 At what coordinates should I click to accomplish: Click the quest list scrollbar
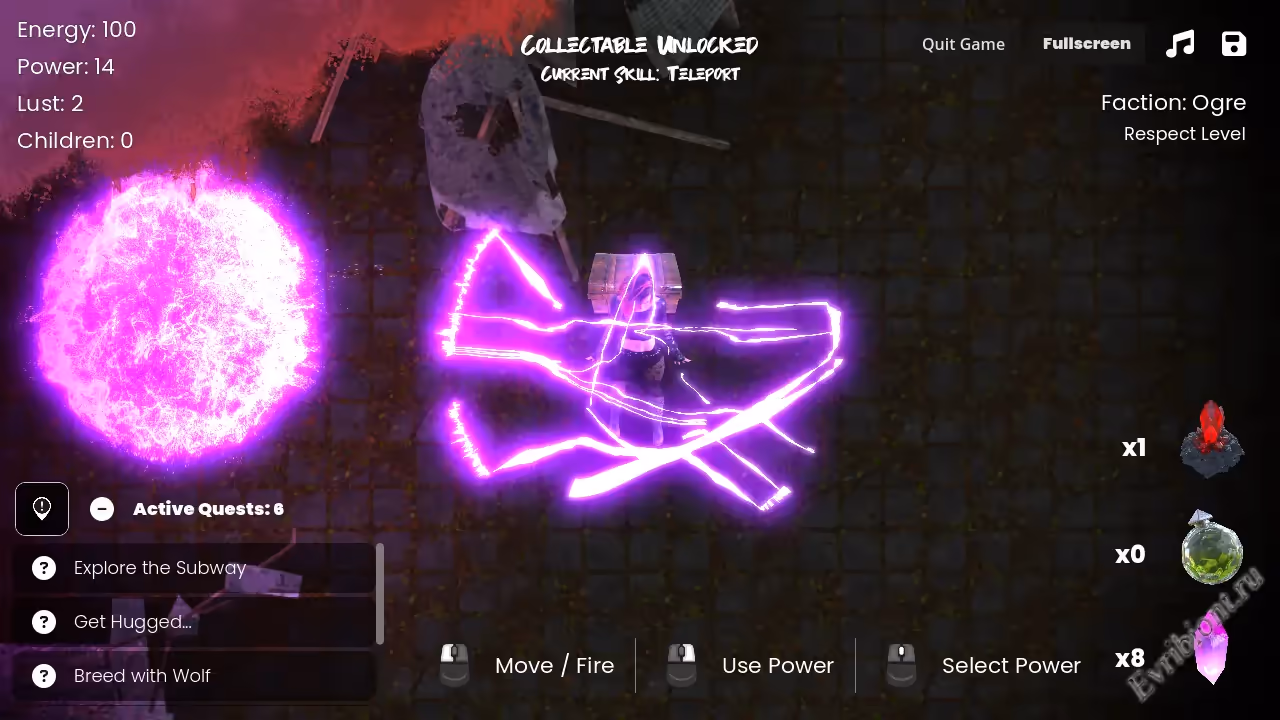pos(380,594)
